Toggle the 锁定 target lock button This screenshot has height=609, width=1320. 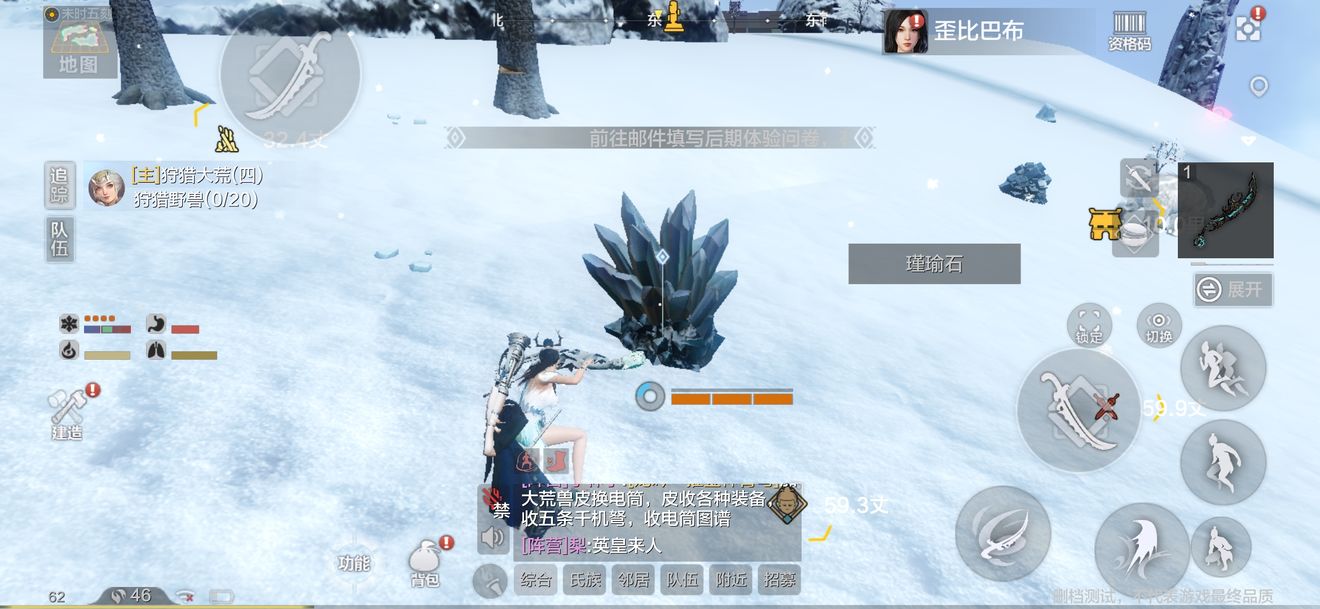tap(1089, 325)
